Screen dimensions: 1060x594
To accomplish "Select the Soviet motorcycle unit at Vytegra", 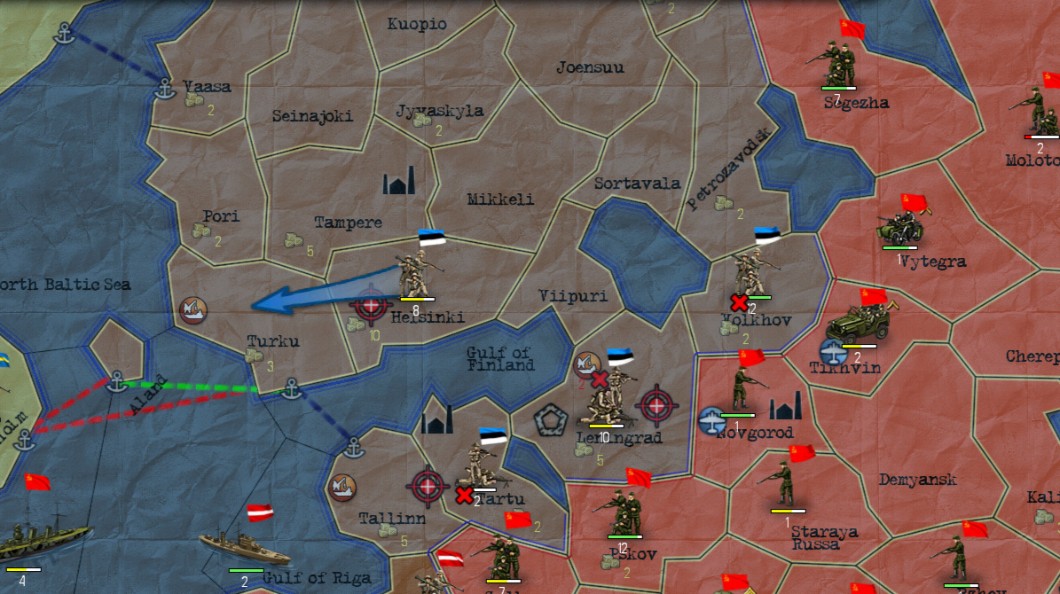I will coord(901,229).
